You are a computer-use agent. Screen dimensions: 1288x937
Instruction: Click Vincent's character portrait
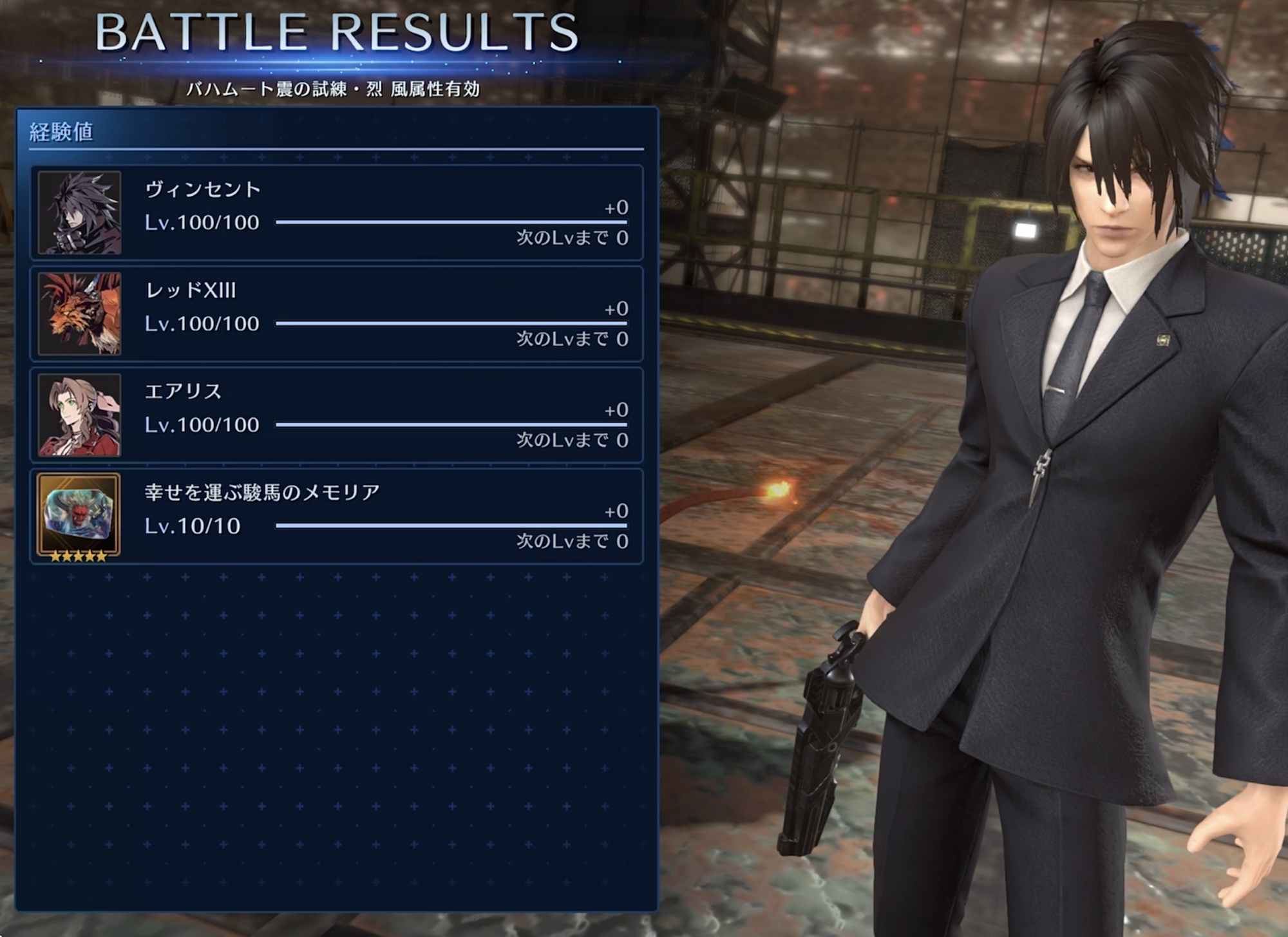coord(79,213)
